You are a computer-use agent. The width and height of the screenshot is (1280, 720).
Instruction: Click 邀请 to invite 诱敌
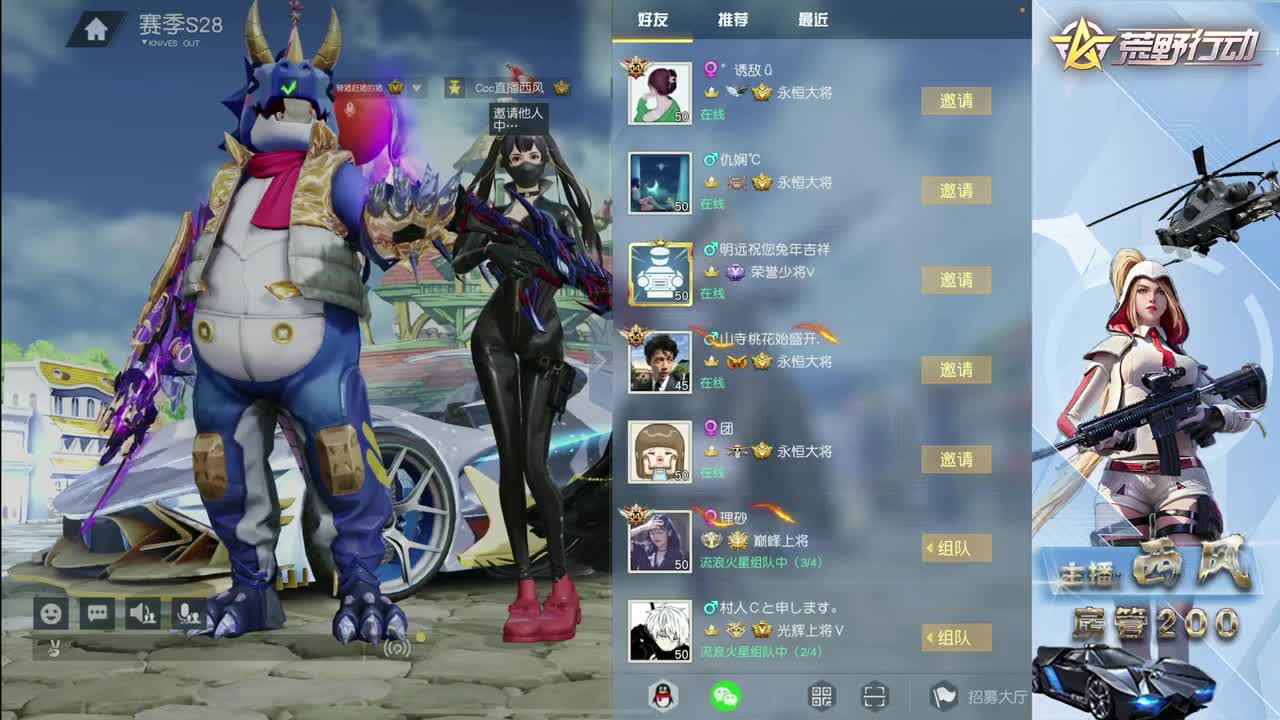(x=956, y=102)
